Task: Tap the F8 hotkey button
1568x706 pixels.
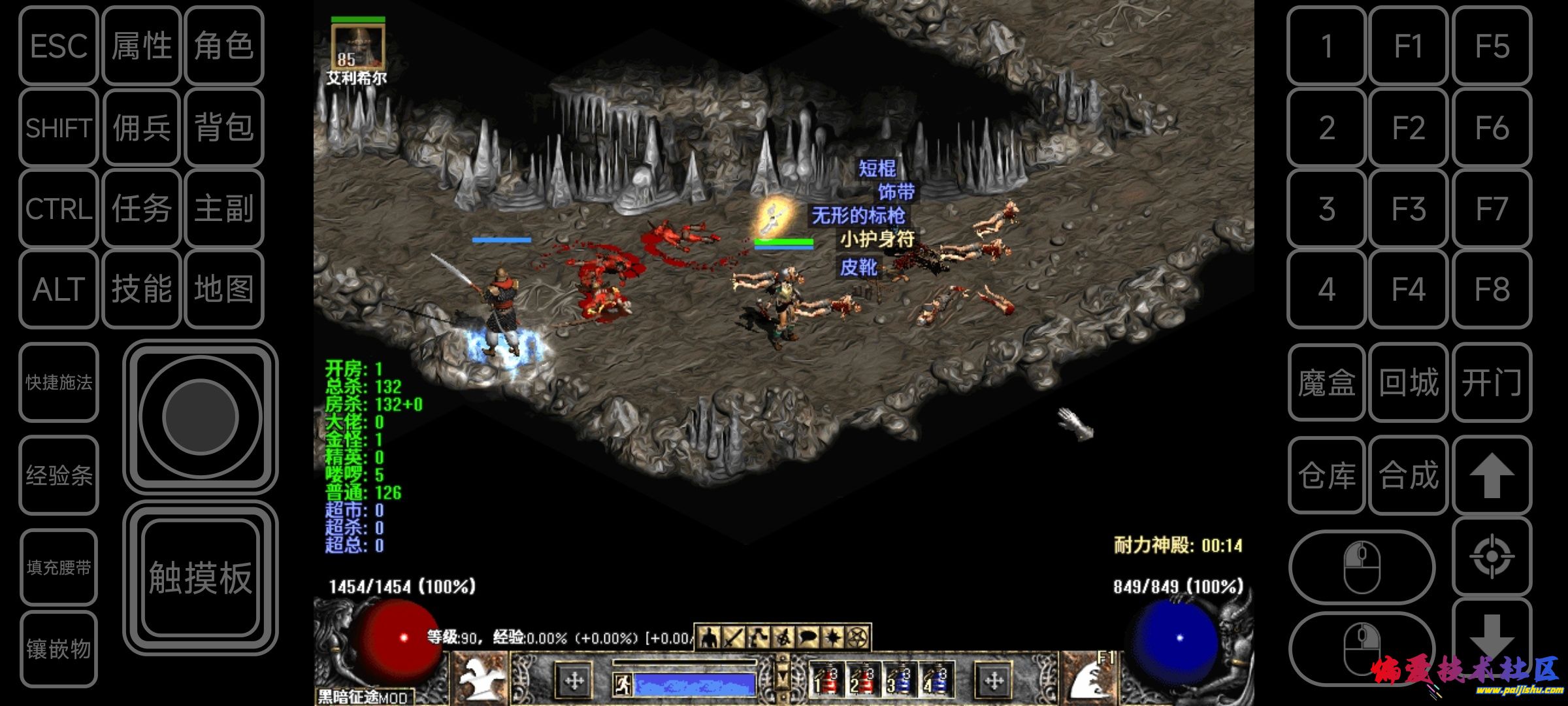Action: click(1492, 289)
